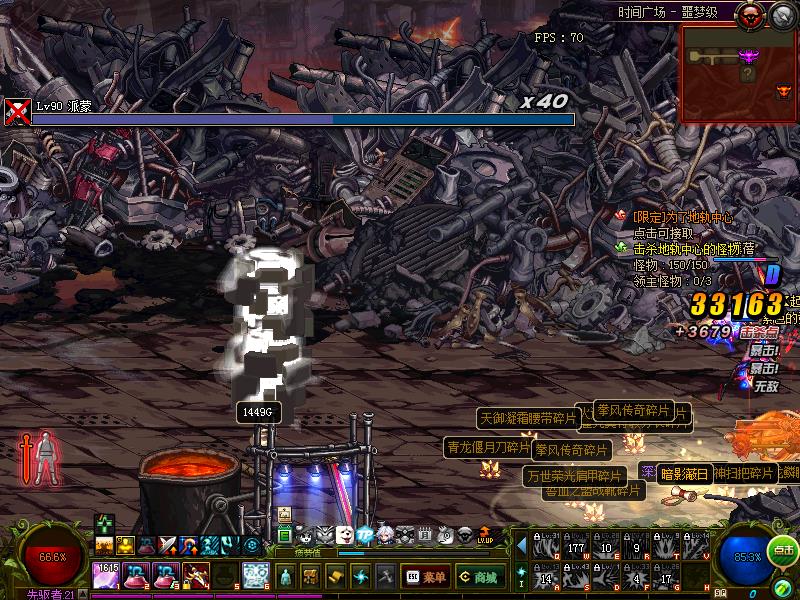The height and width of the screenshot is (600, 800).
Task: Select the question mark room on minimap
Action: click(x=747, y=74)
